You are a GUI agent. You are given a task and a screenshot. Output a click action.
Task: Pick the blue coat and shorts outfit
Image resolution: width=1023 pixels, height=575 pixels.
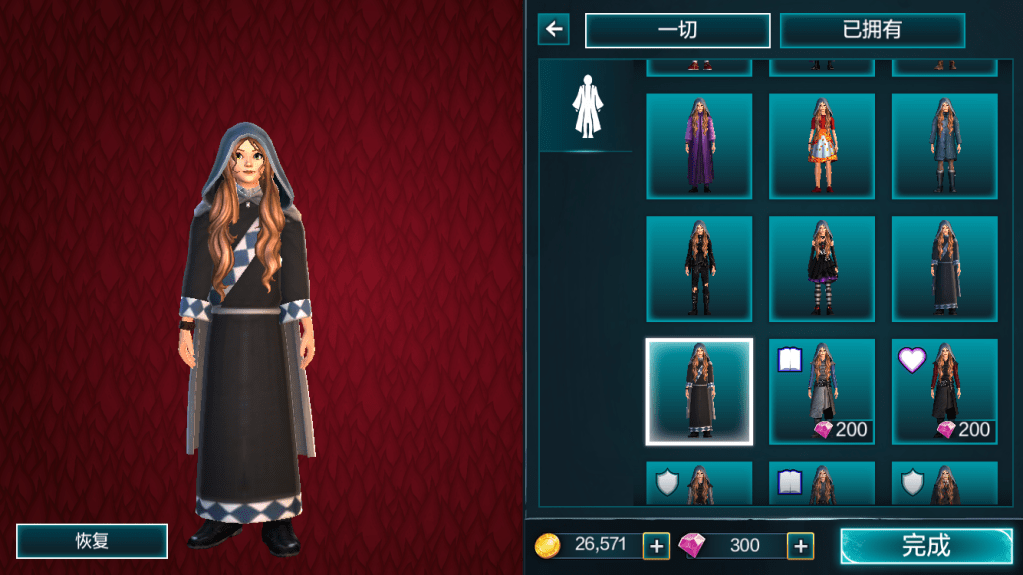click(944, 146)
